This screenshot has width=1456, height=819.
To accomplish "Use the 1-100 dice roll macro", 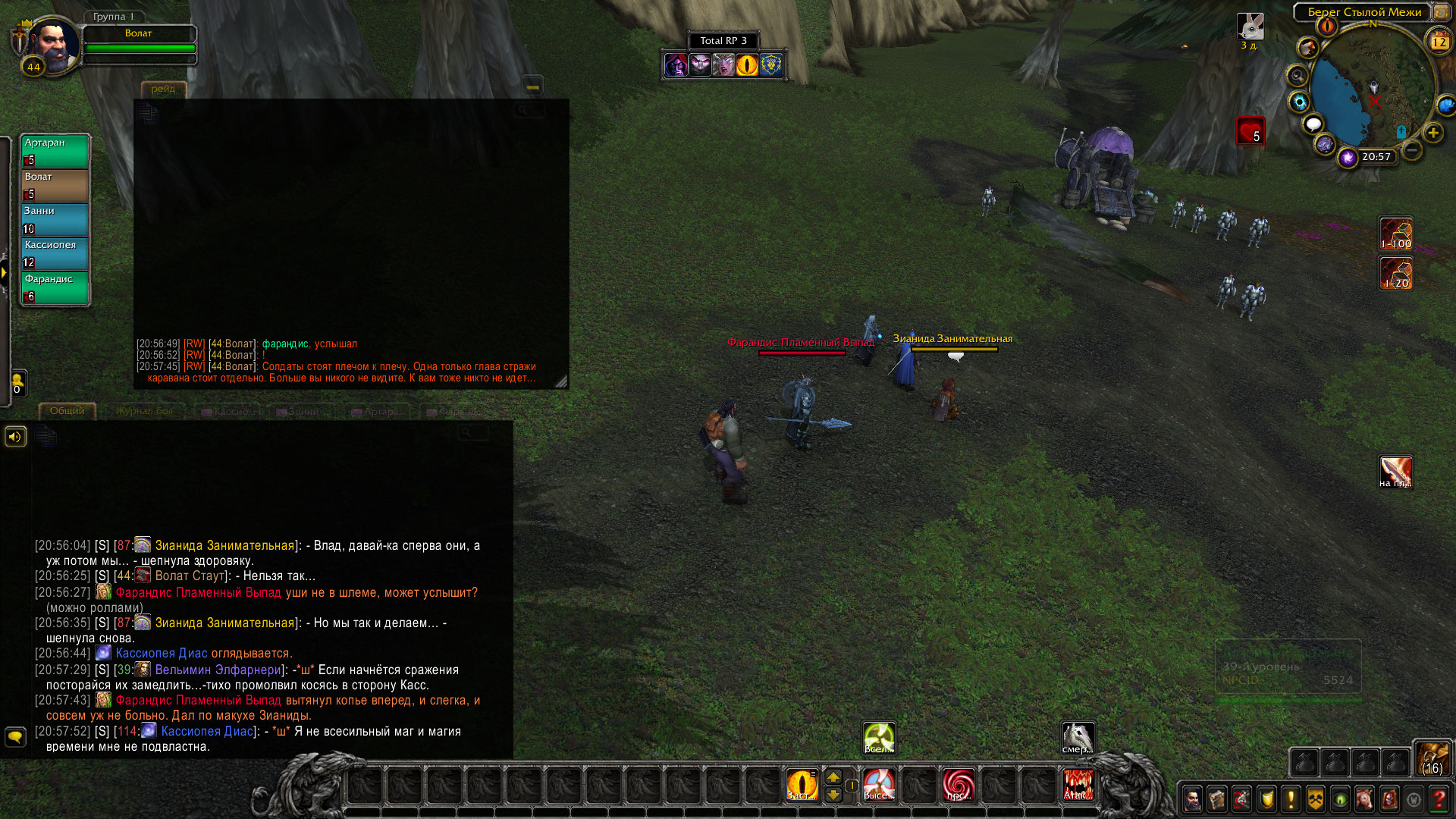I will point(1395,234).
